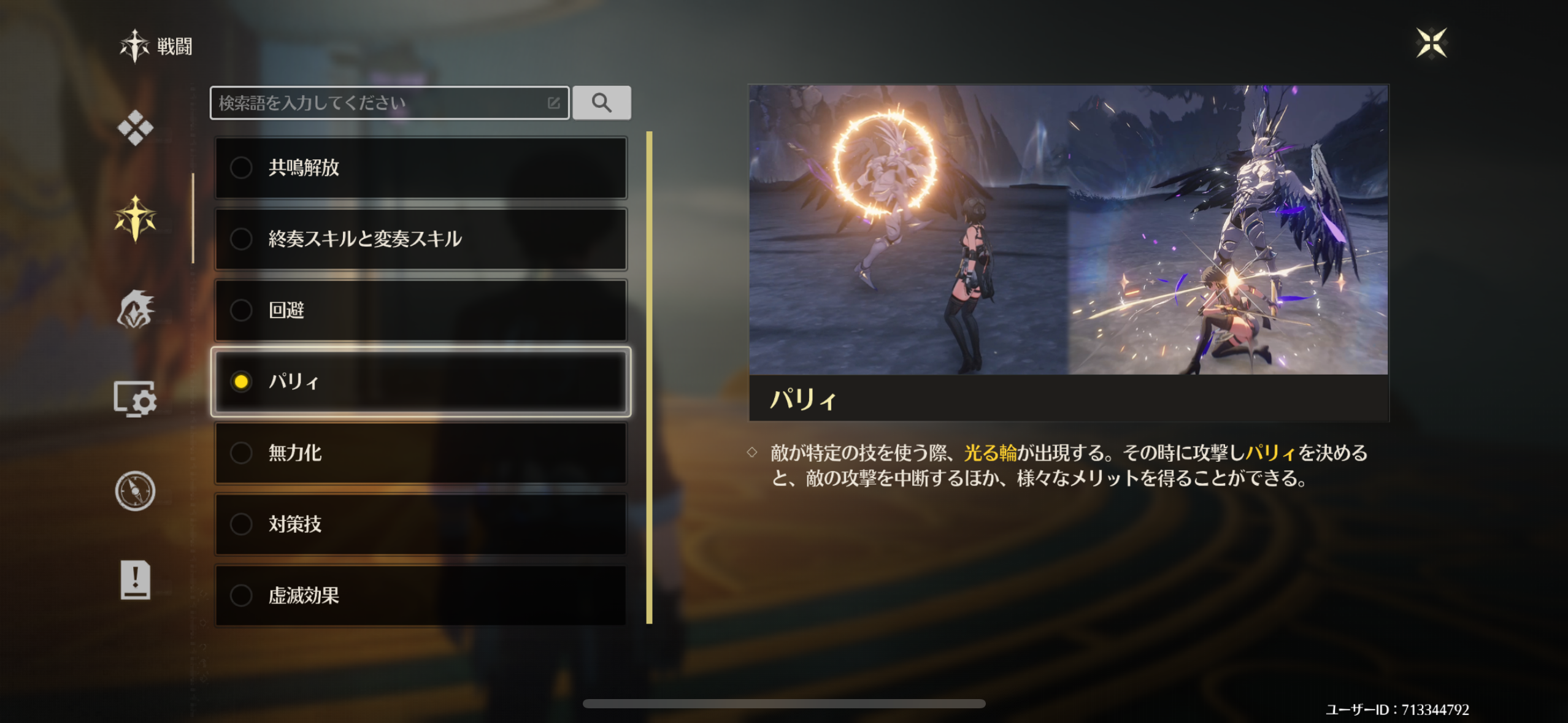Show the 無力化 tutorial entry
The width and height of the screenshot is (1568, 723).
(x=420, y=453)
